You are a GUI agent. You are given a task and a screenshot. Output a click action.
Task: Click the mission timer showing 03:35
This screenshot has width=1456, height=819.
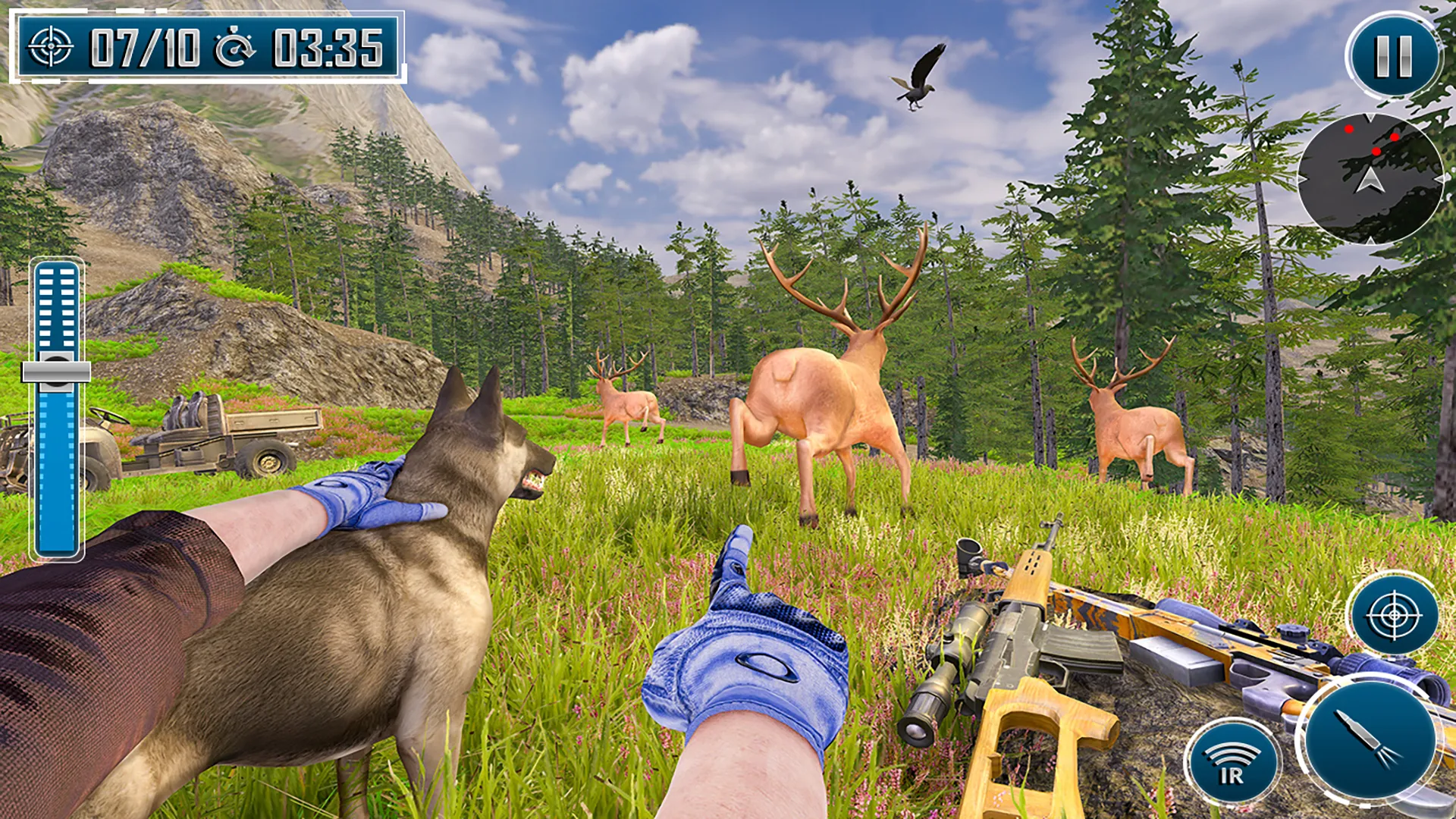point(326,45)
